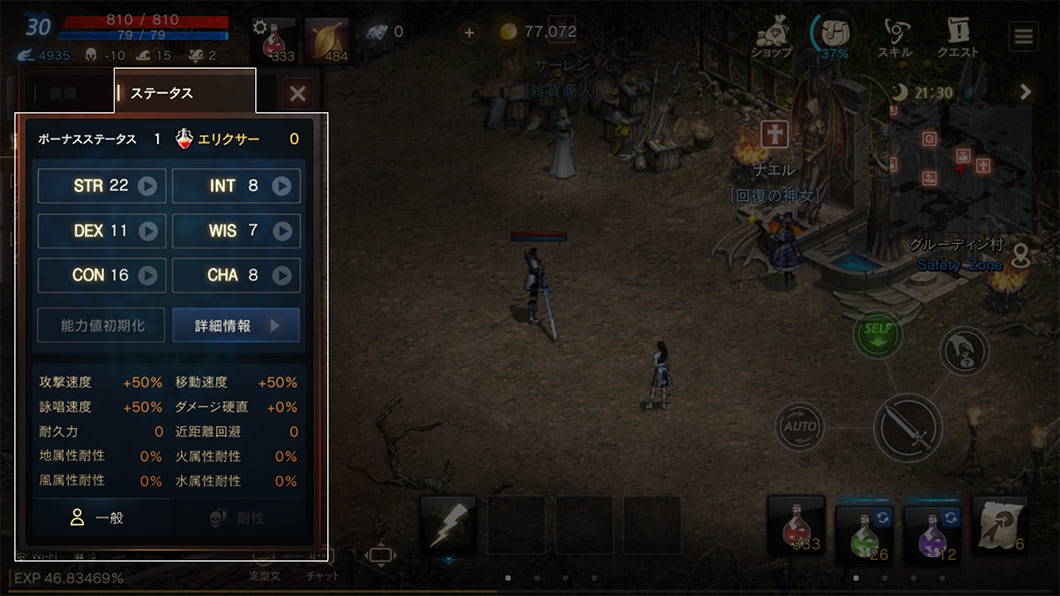Increase the WIS stat
Screen dimensions: 1060x596
tap(282, 231)
